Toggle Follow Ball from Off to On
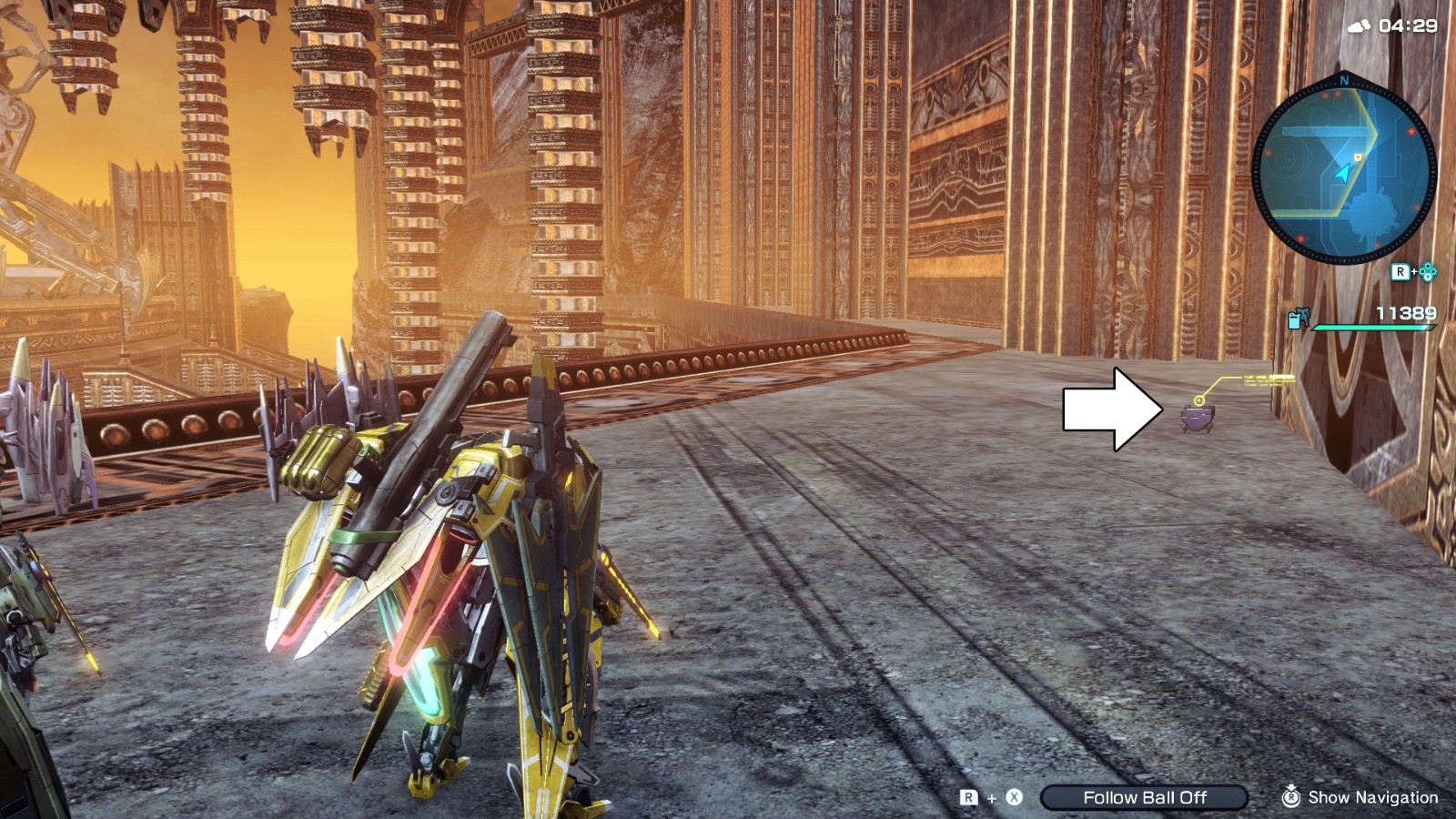The image size is (1456, 819). (x=1144, y=796)
